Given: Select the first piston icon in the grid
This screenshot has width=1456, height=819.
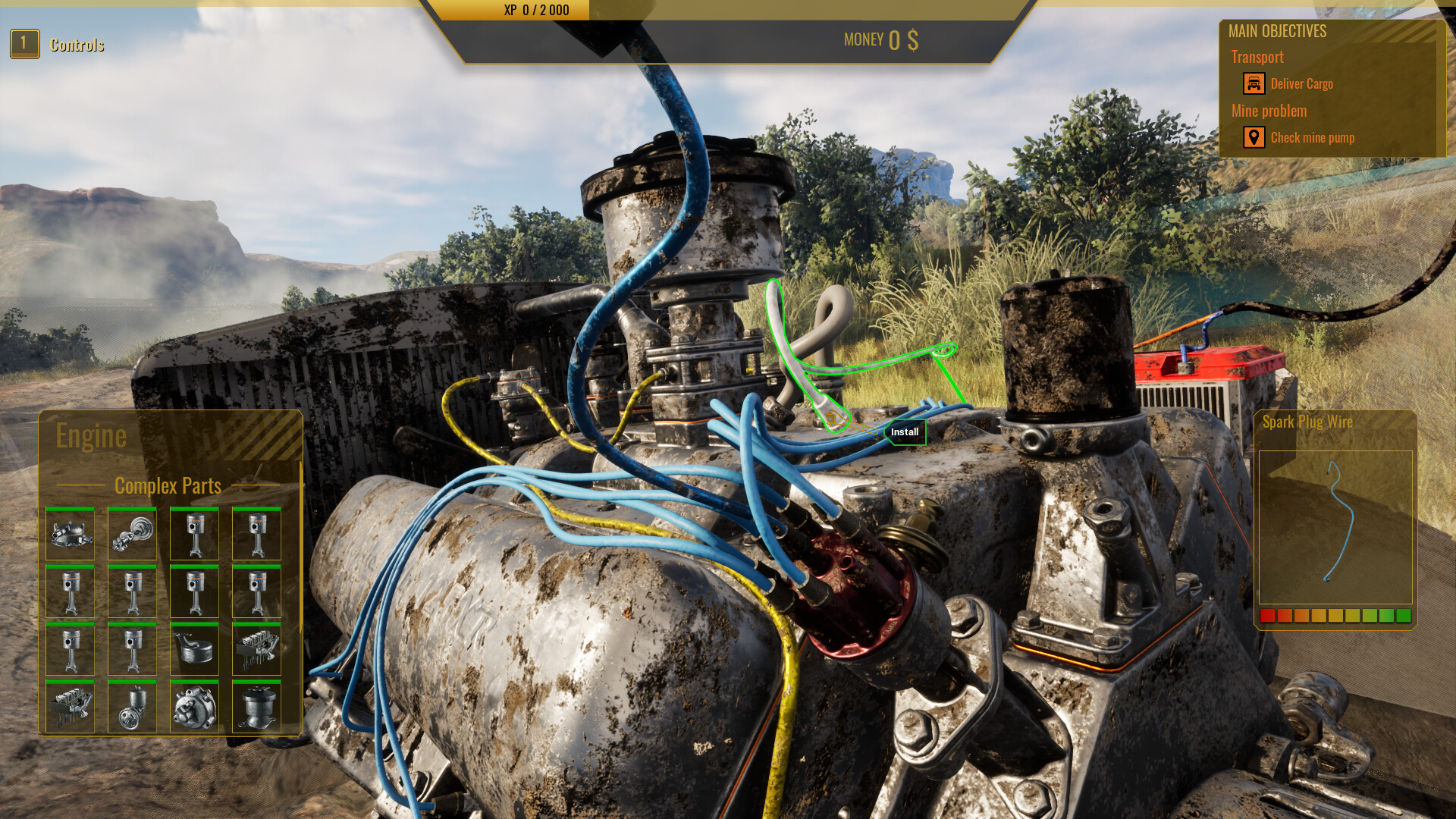Looking at the screenshot, I should [x=194, y=533].
